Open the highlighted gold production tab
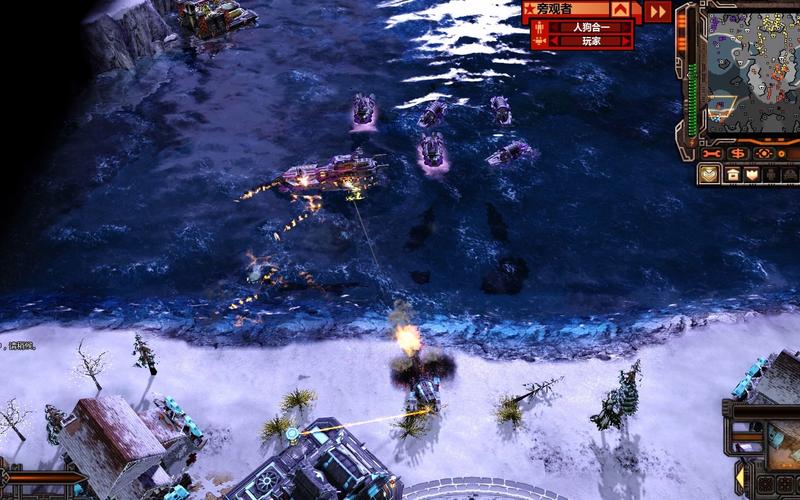Screen dimensions: 800x500 (x=708, y=174)
